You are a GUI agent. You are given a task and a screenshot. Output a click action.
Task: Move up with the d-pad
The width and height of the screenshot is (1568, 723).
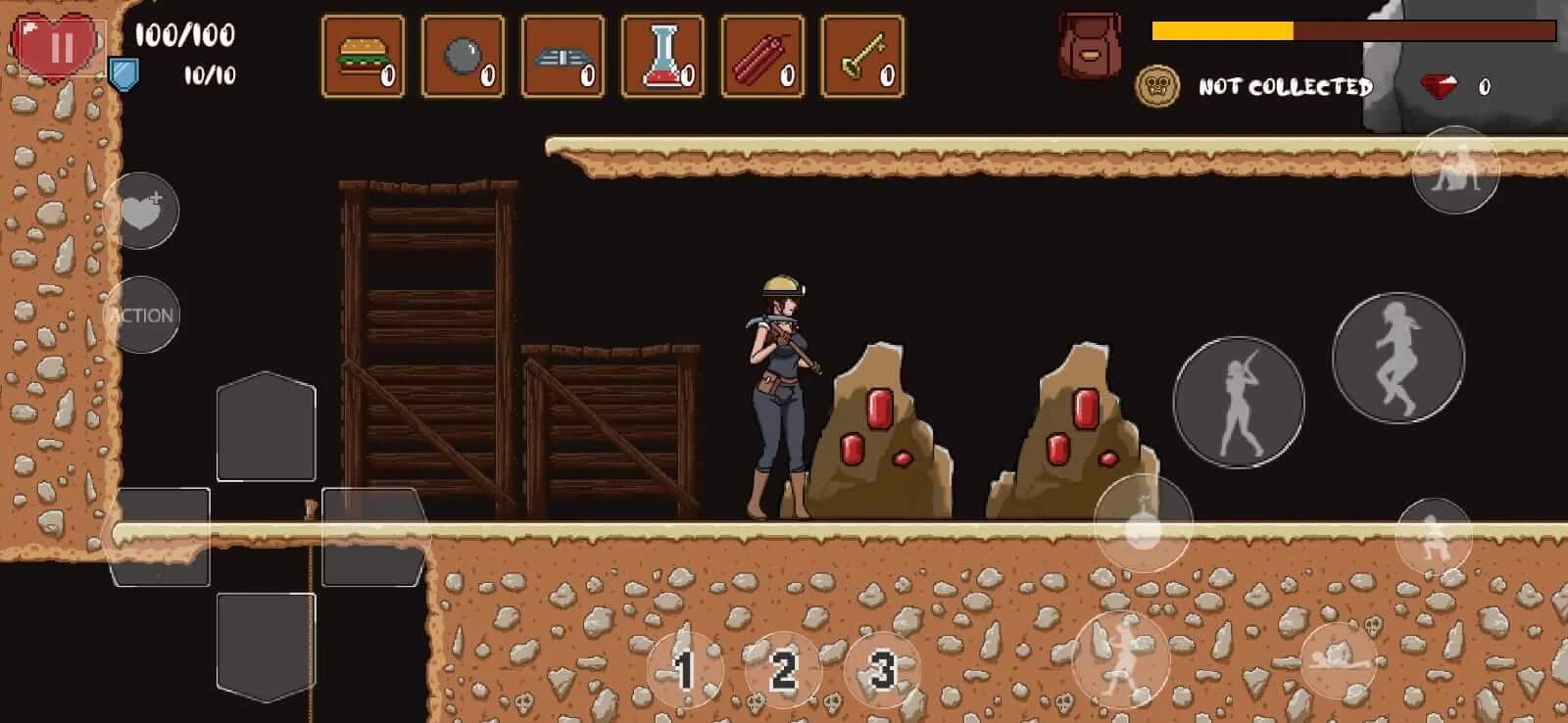tap(266, 427)
